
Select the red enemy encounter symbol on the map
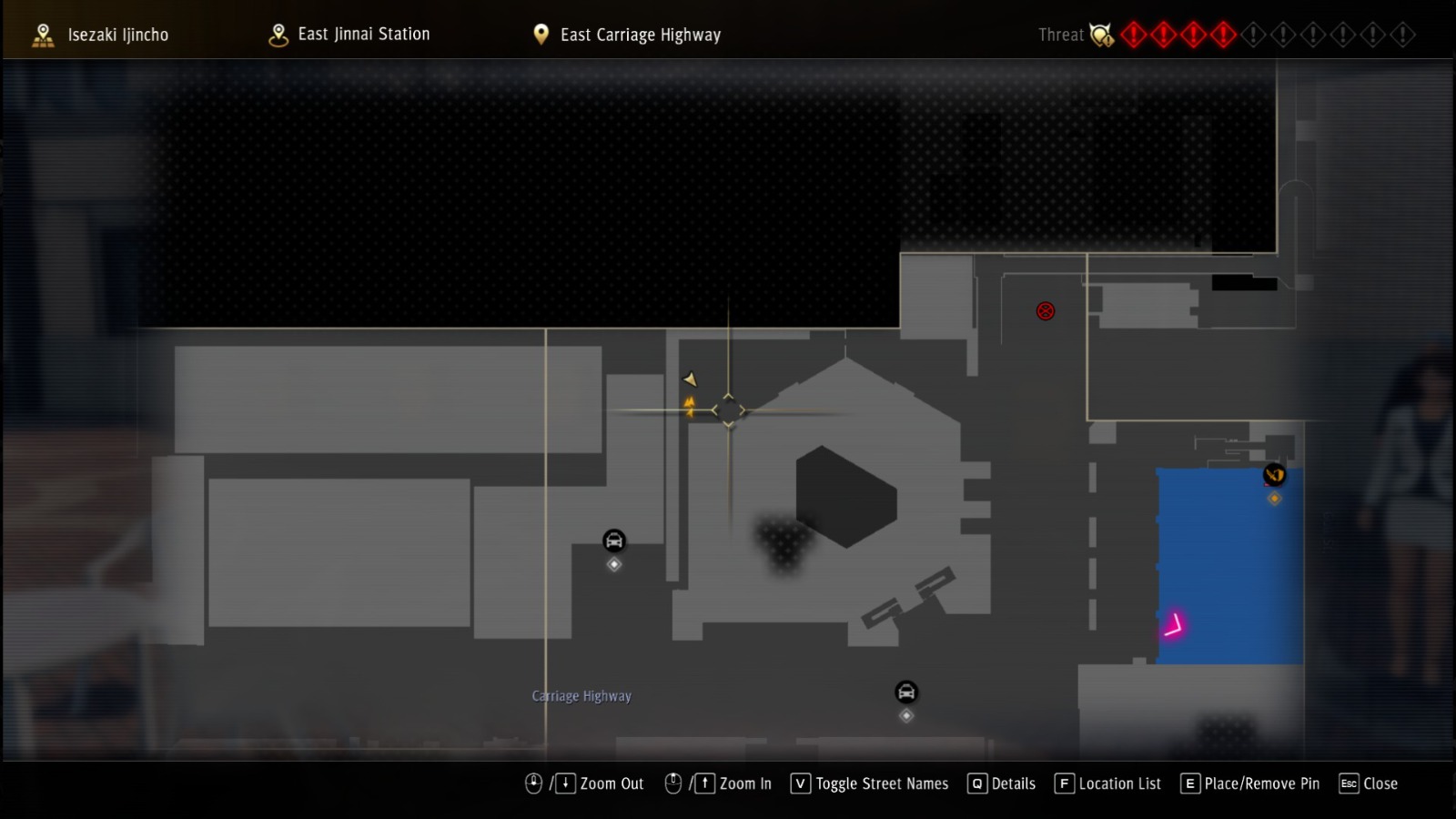tap(1045, 310)
